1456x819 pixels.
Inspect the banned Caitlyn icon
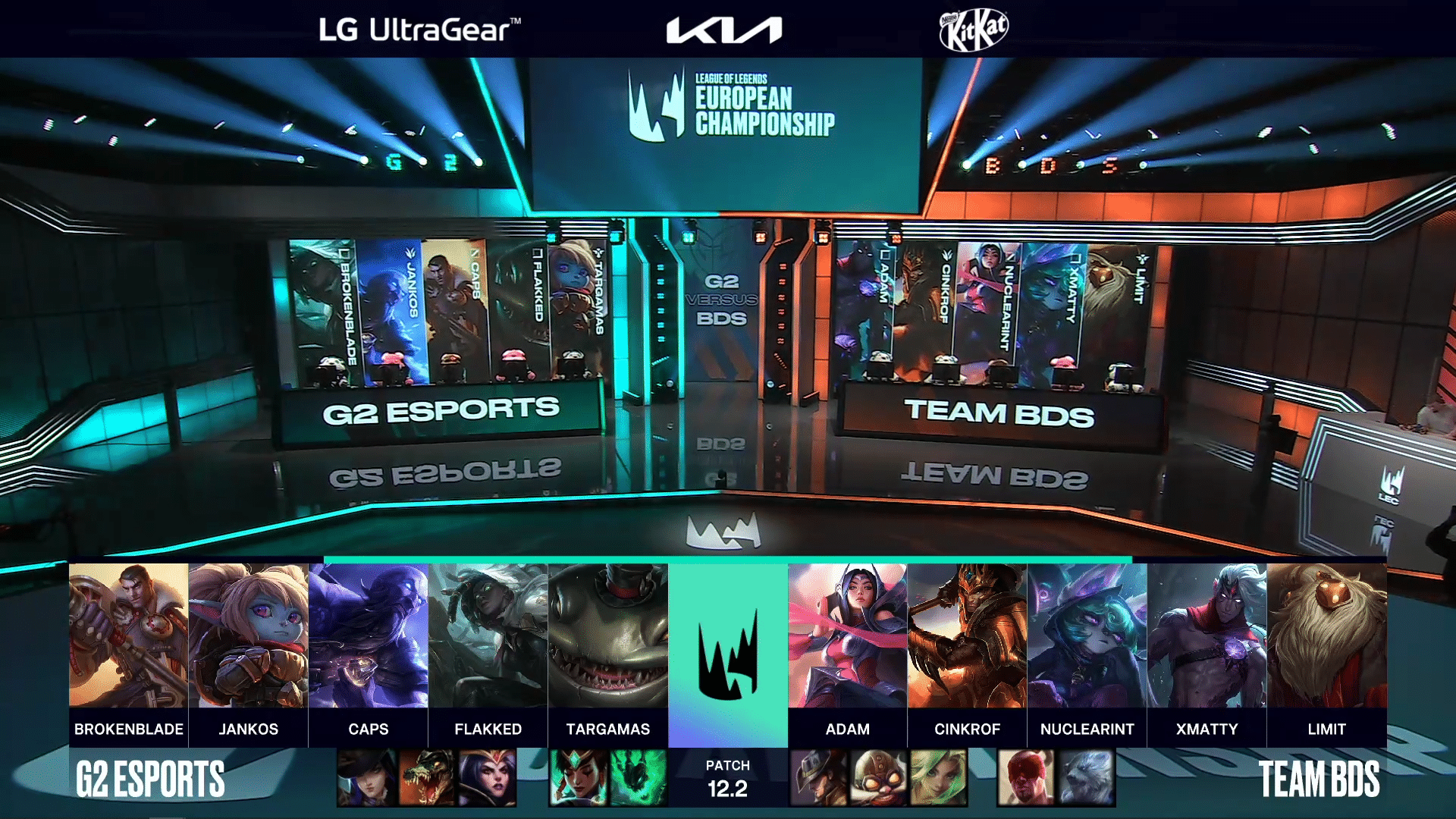(x=367, y=777)
